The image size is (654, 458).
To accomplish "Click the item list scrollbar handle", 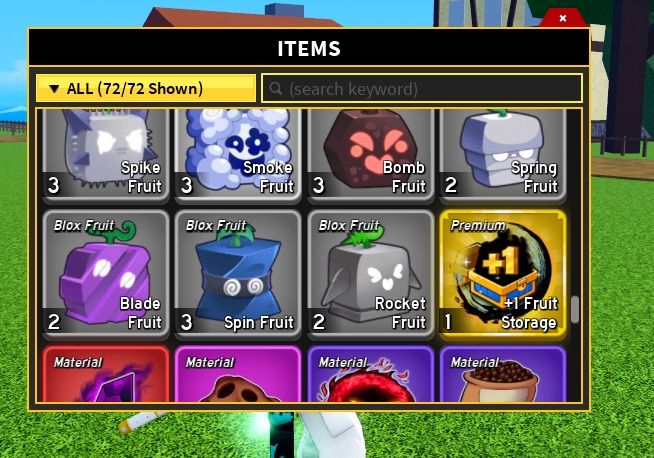I will [x=574, y=310].
